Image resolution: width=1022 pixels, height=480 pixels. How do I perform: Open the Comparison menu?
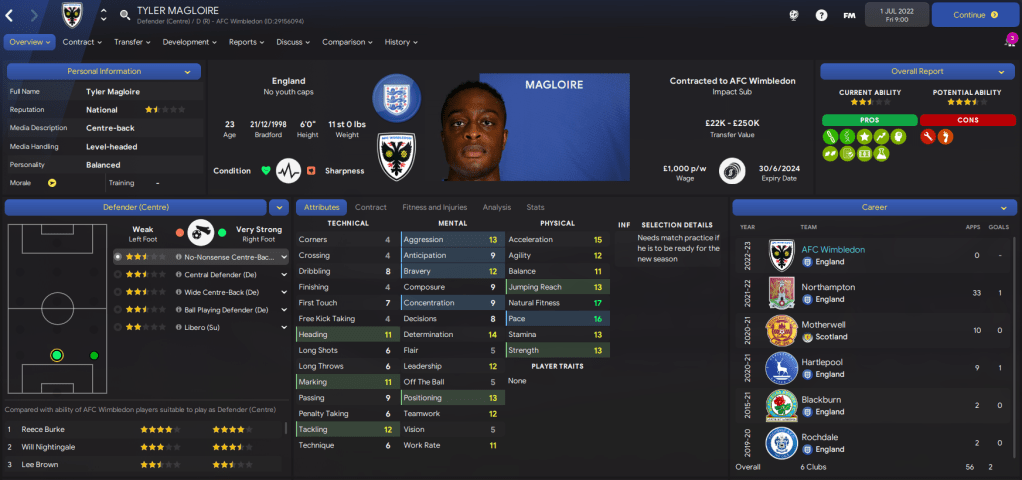click(347, 42)
